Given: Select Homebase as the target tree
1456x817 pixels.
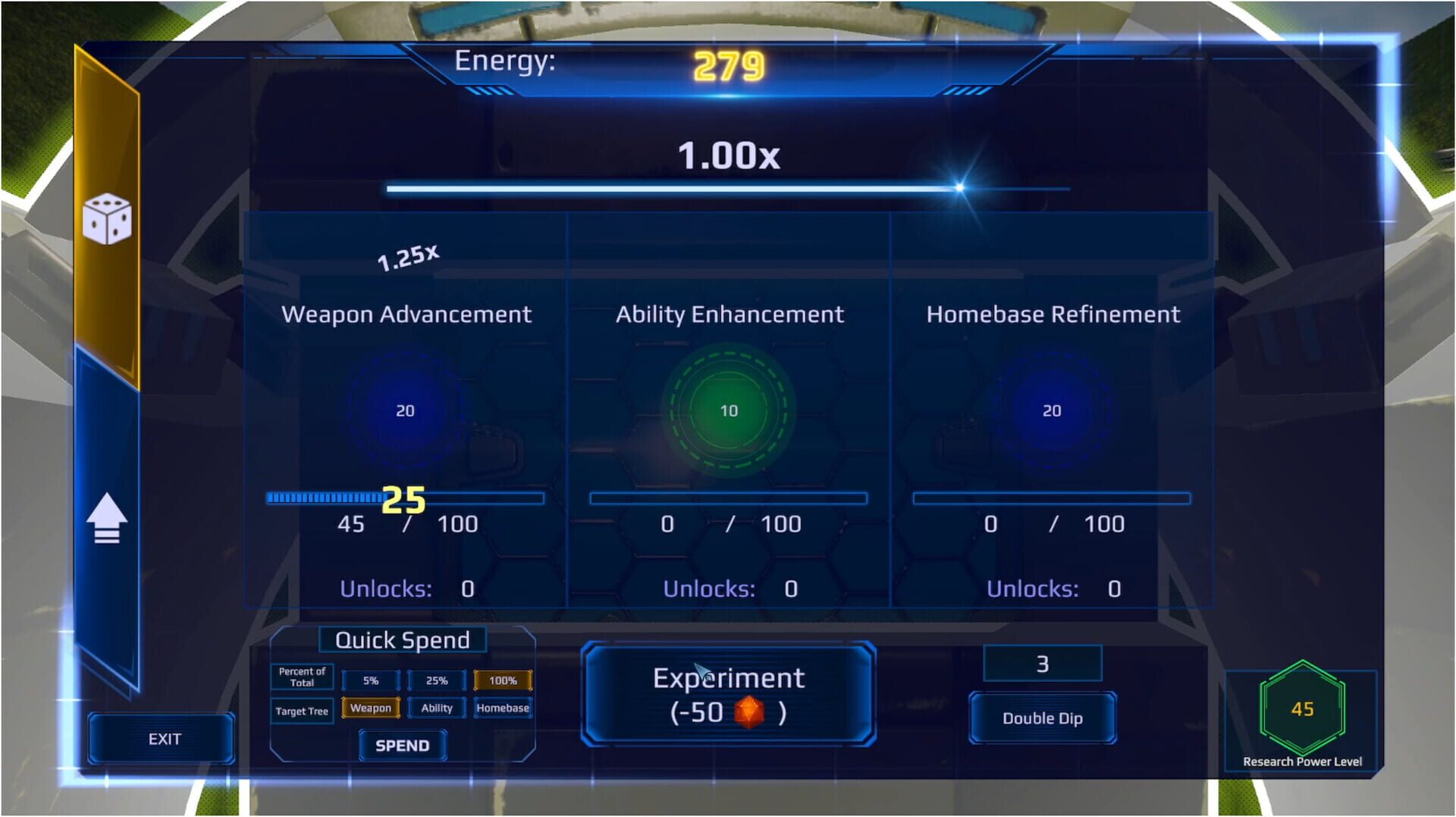Looking at the screenshot, I should click(504, 708).
